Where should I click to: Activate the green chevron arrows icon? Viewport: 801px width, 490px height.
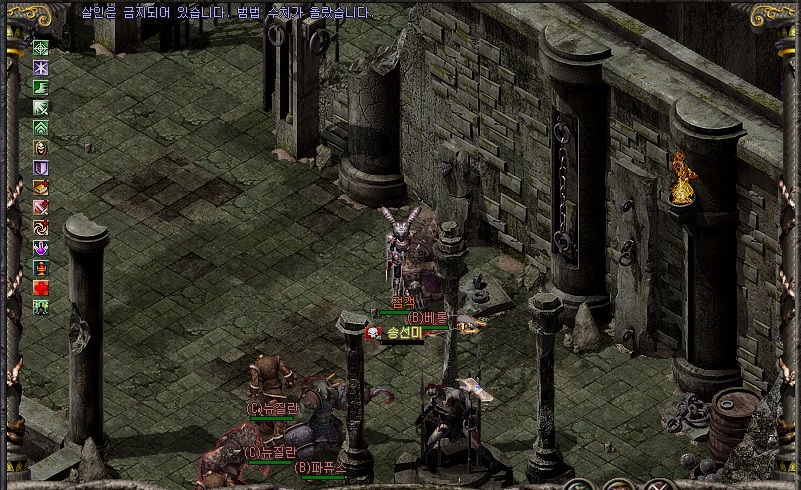41,127
